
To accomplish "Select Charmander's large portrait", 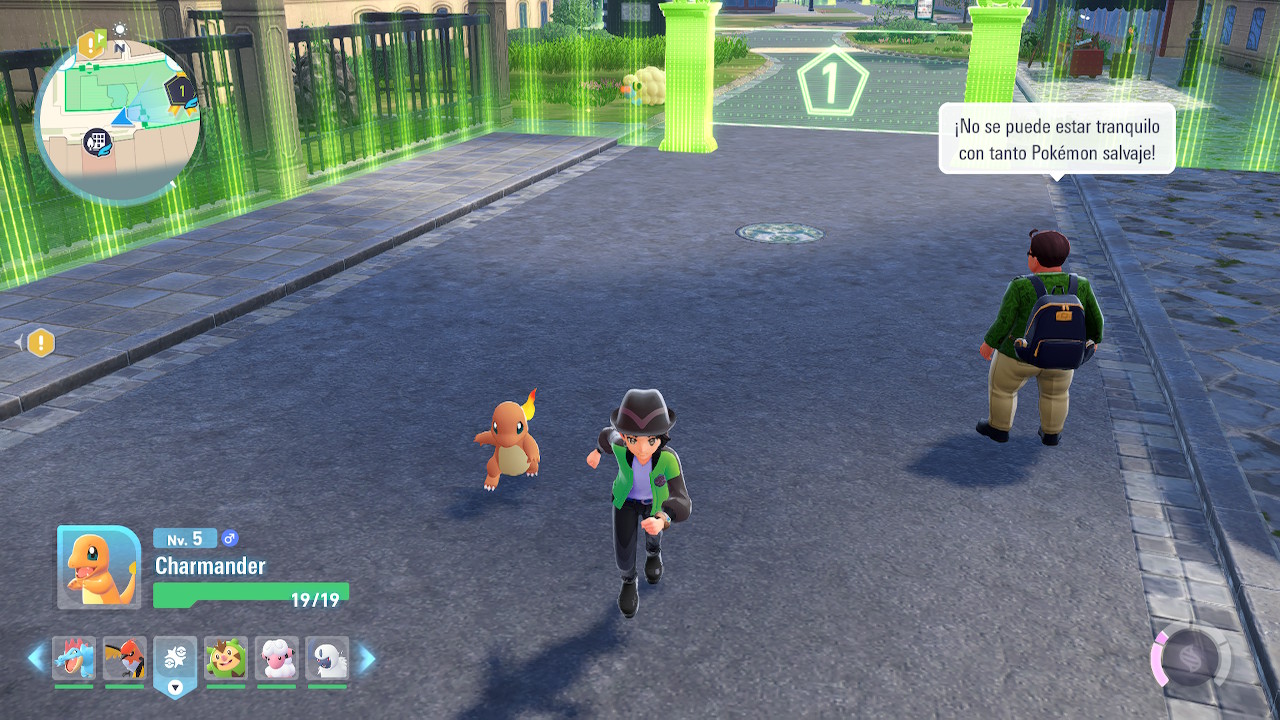I will [99, 567].
